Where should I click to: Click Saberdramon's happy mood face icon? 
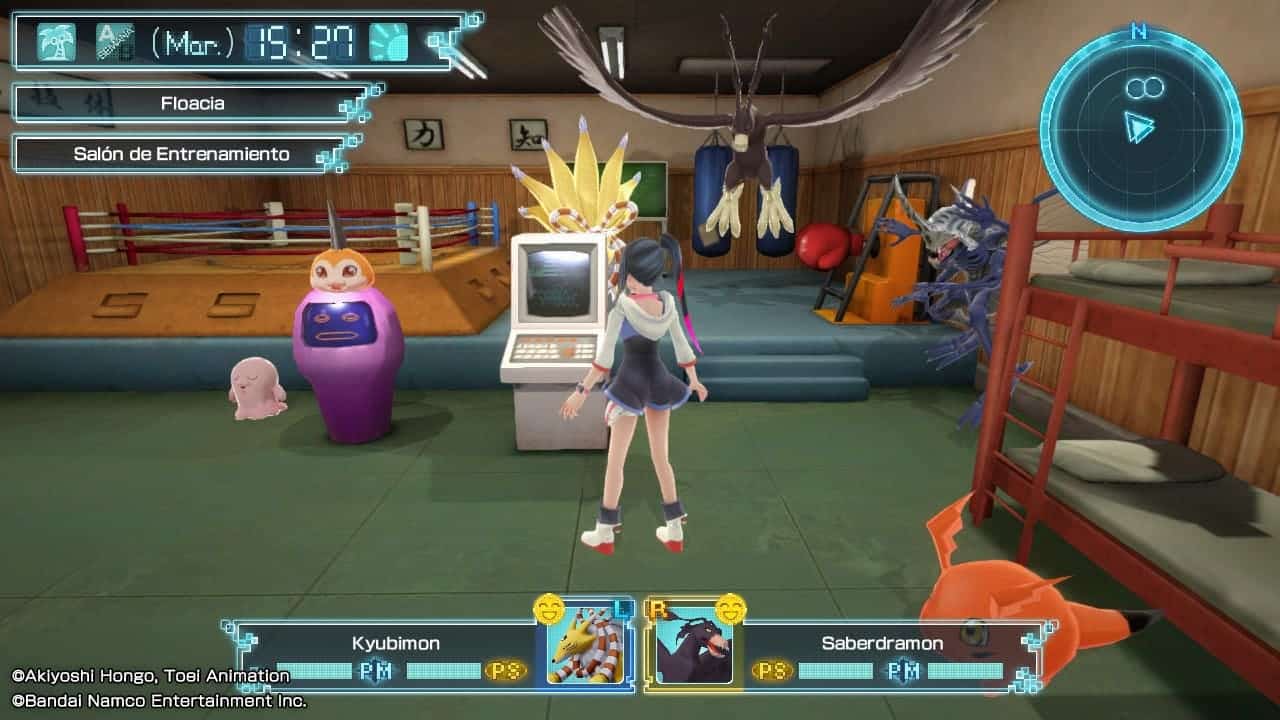point(731,608)
